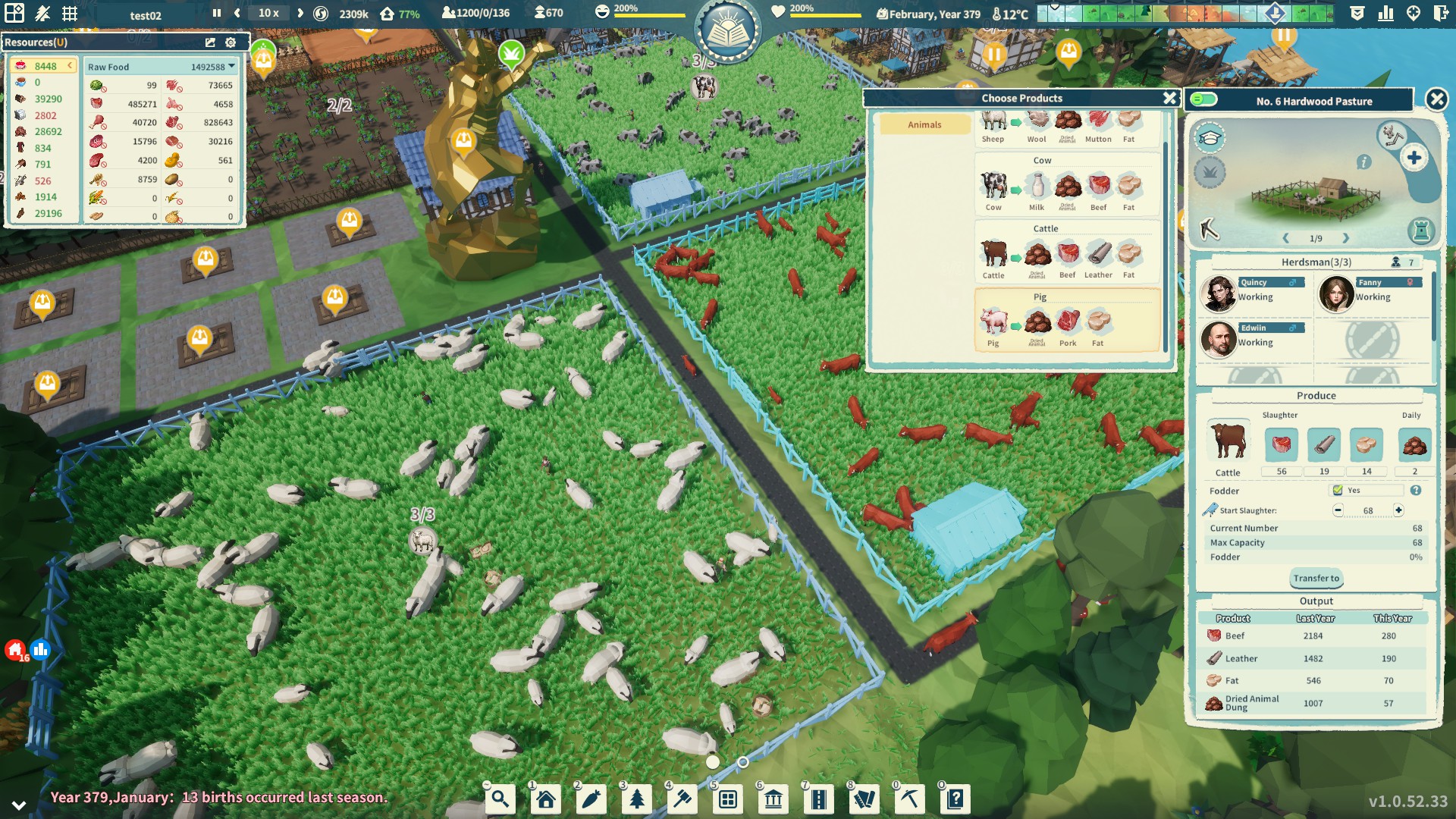The height and width of the screenshot is (819, 1456).
Task: Toggle the Fodder Yes checkbox
Action: tap(1338, 491)
